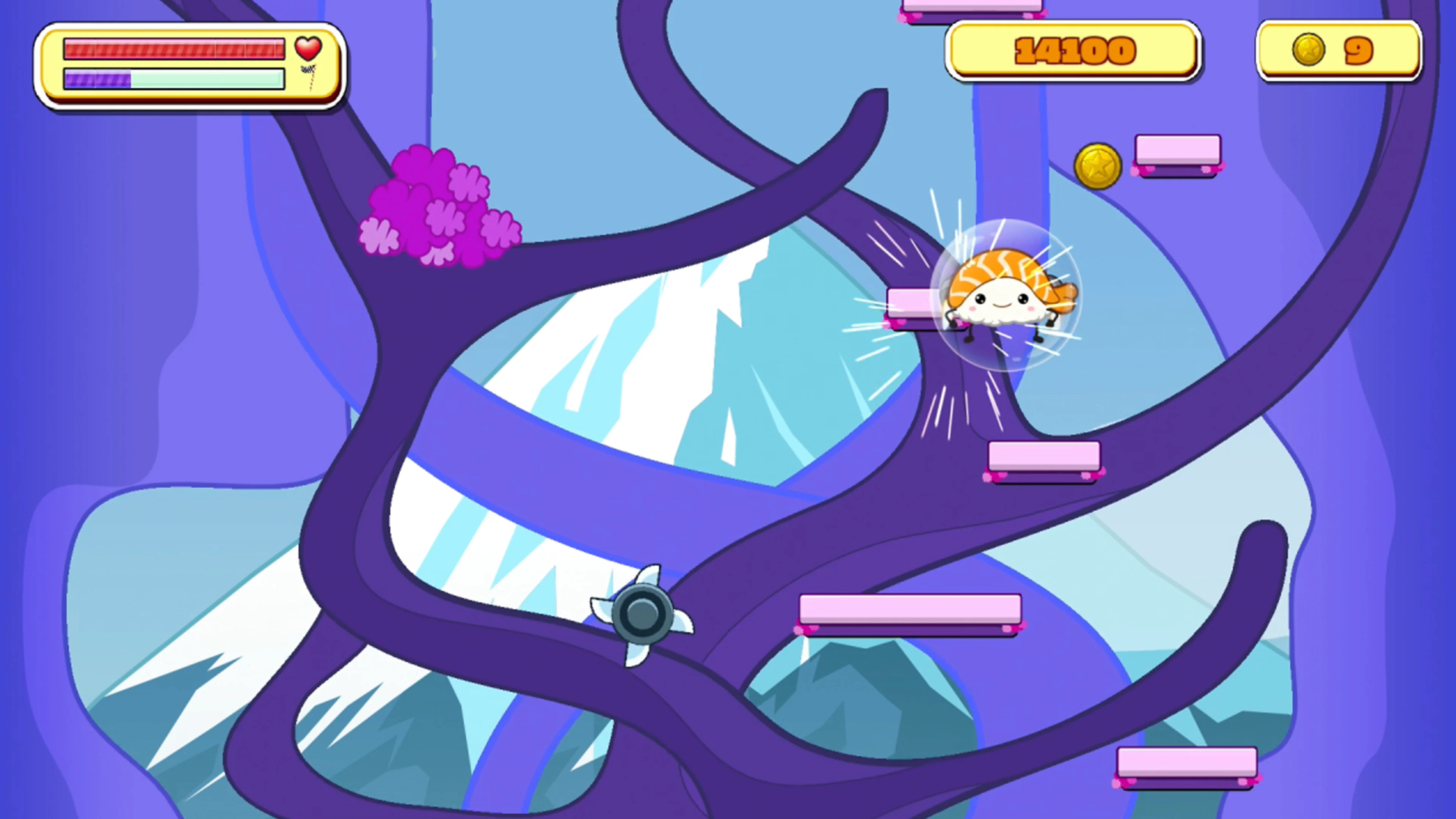The height and width of the screenshot is (819, 1456).
Task: Click the red heart icon
Action: pos(308,49)
